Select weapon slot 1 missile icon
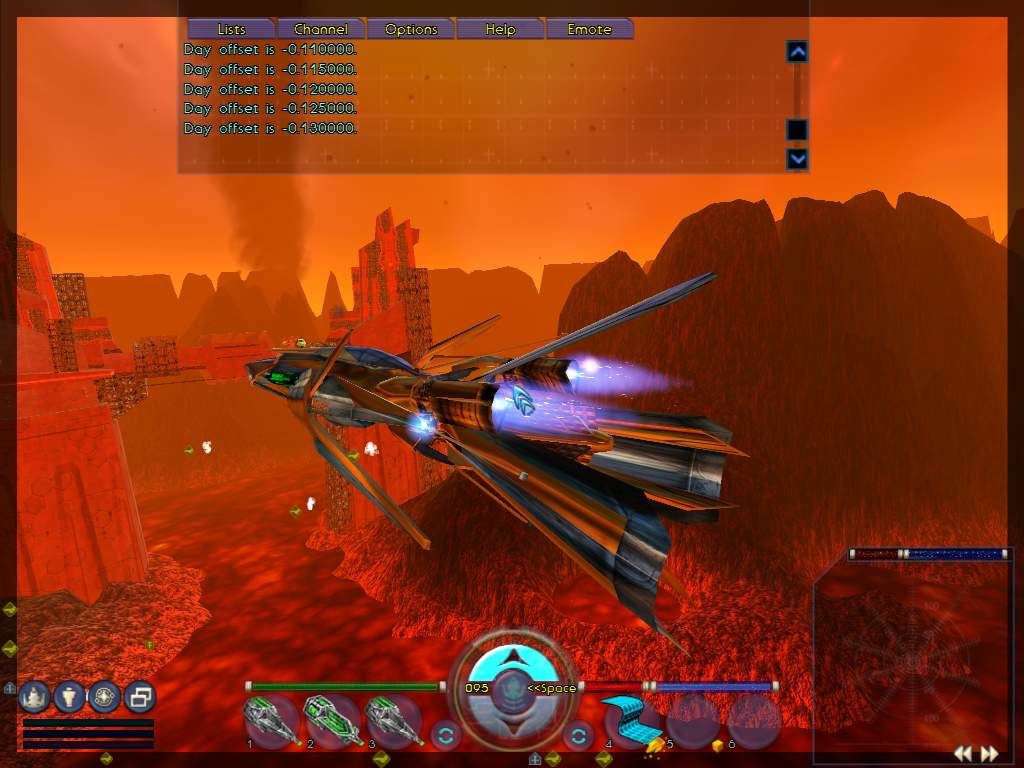This screenshot has height=768, width=1024. click(x=270, y=720)
